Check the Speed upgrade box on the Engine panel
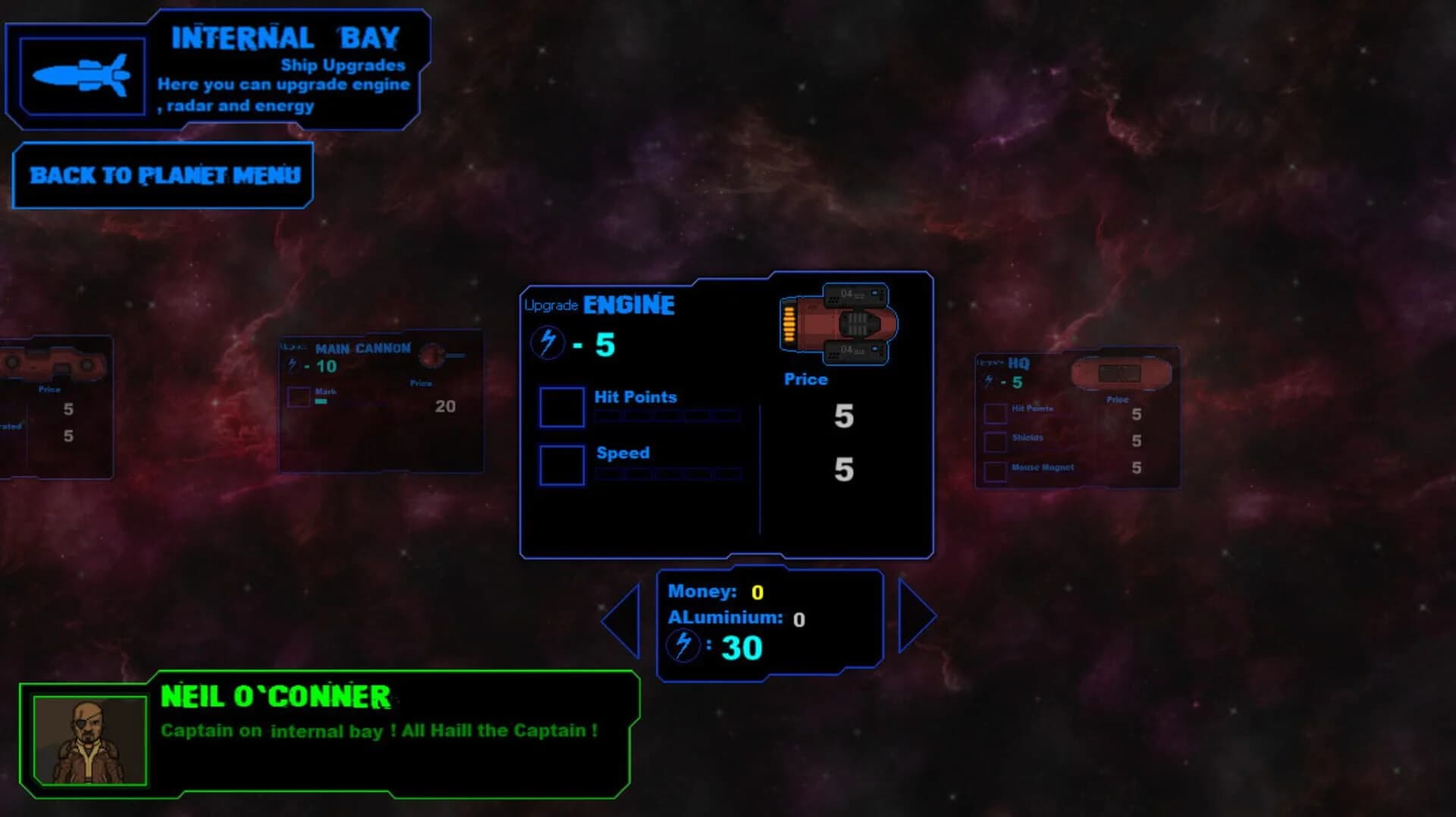This screenshot has height=817, width=1456. tap(561, 465)
